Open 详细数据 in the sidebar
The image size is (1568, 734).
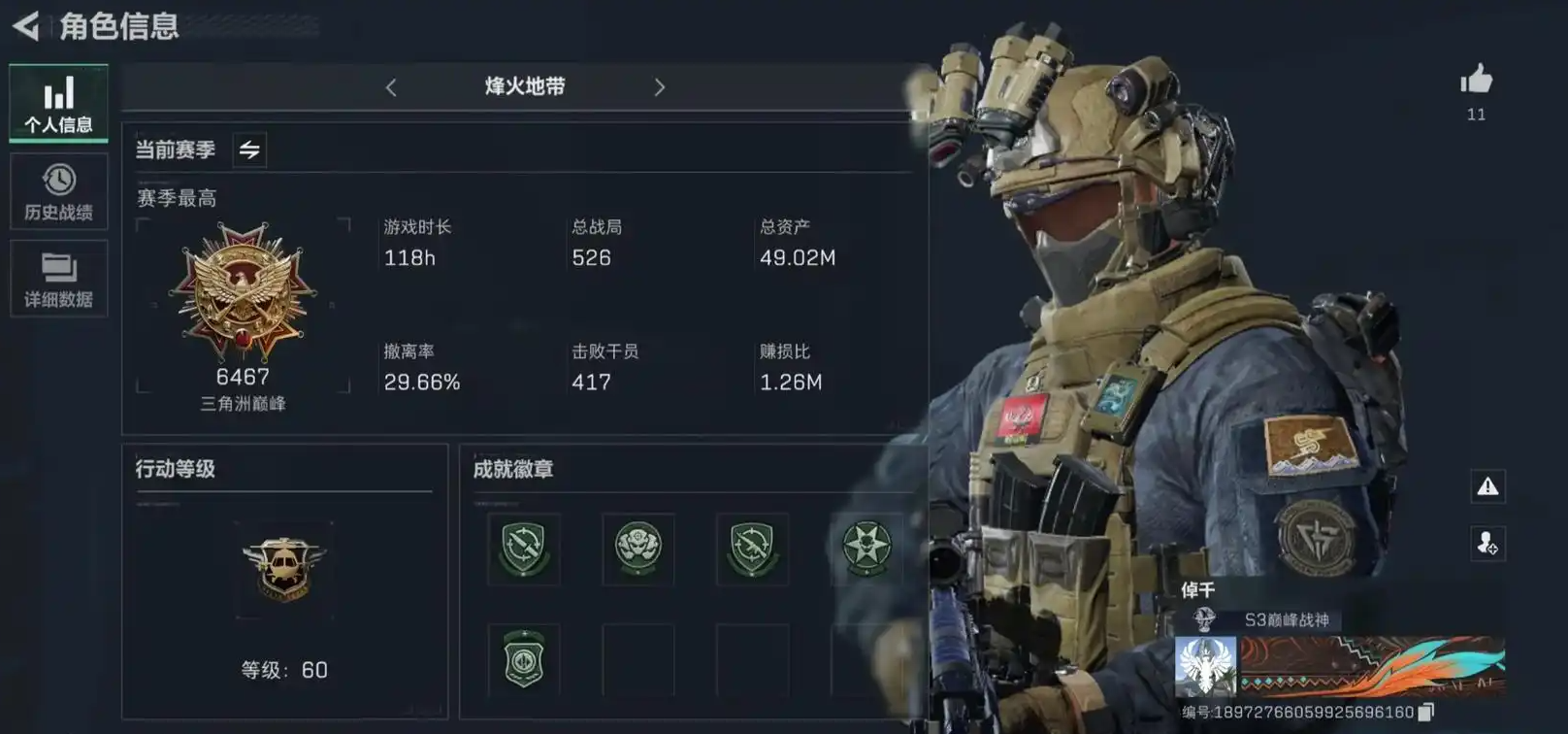(x=58, y=280)
